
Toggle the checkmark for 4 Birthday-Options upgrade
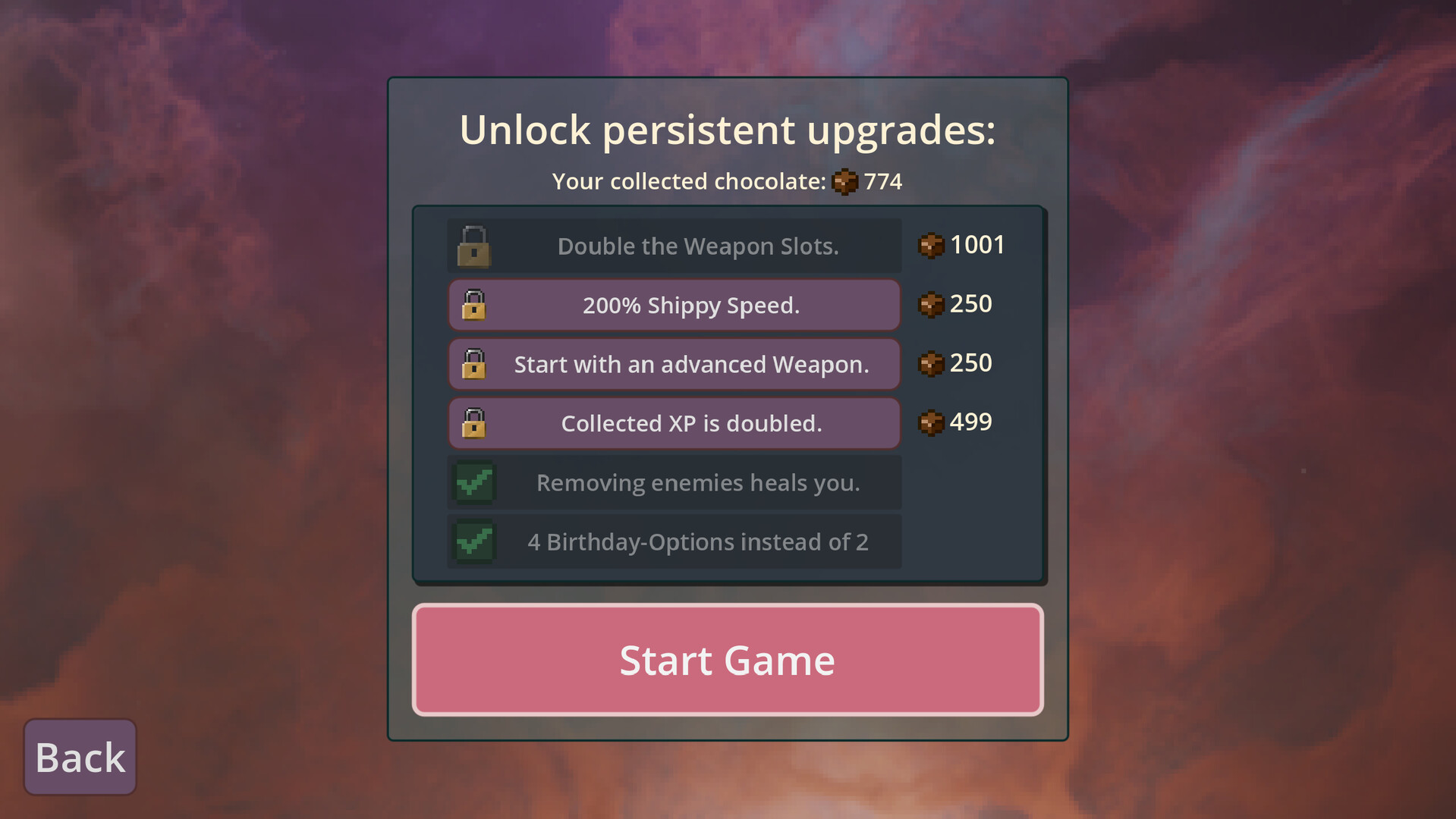[x=473, y=541]
